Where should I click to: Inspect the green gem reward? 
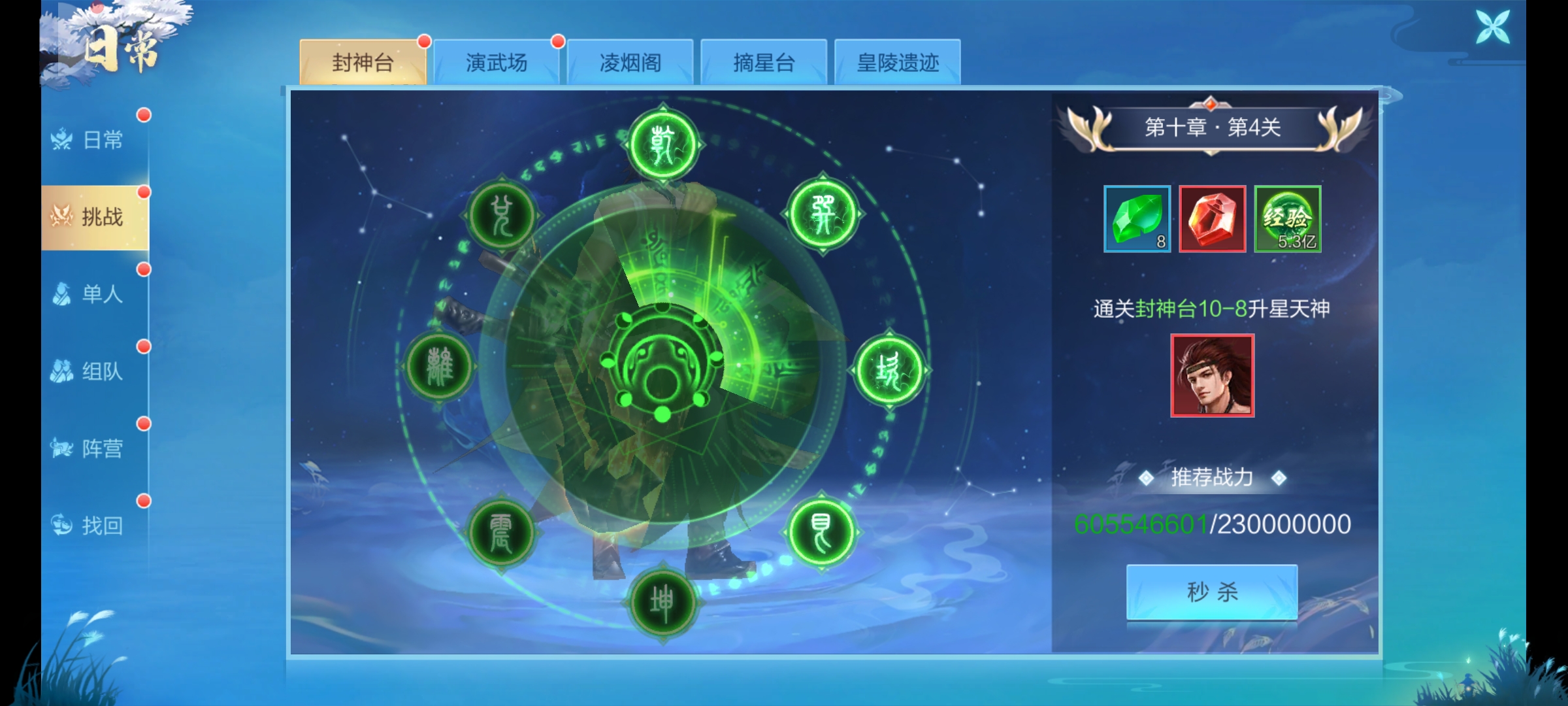click(x=1137, y=219)
